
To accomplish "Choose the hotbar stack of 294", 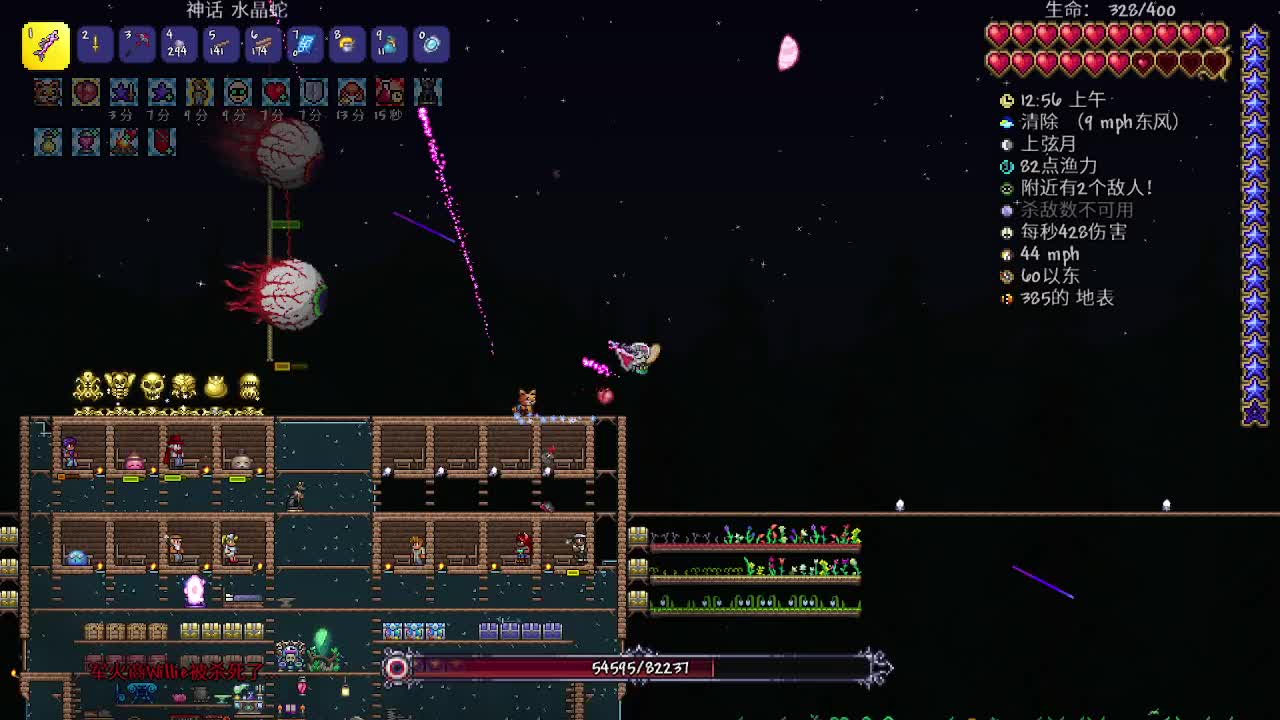I will point(179,45).
